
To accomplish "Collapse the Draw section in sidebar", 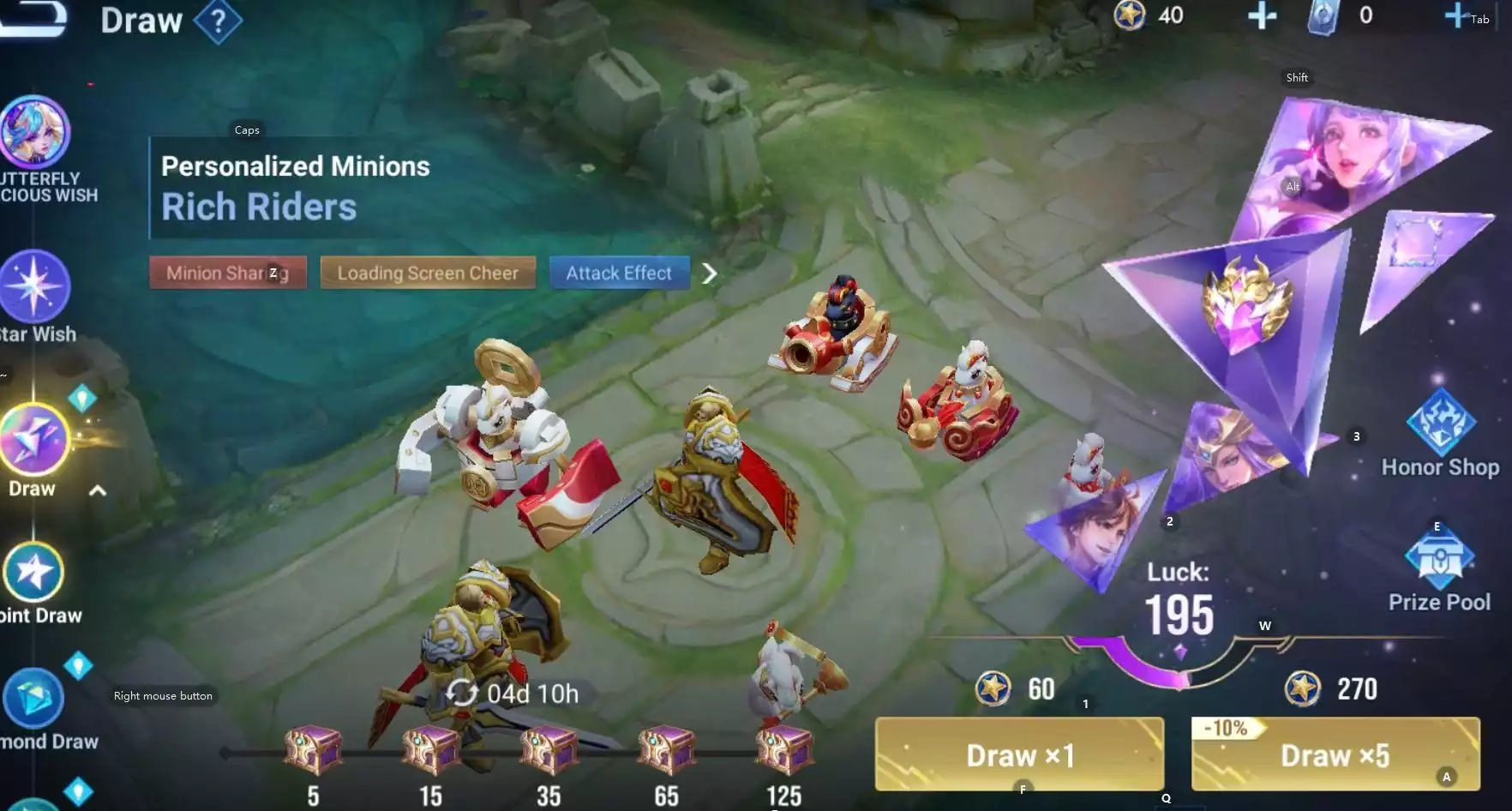I will tap(97, 490).
